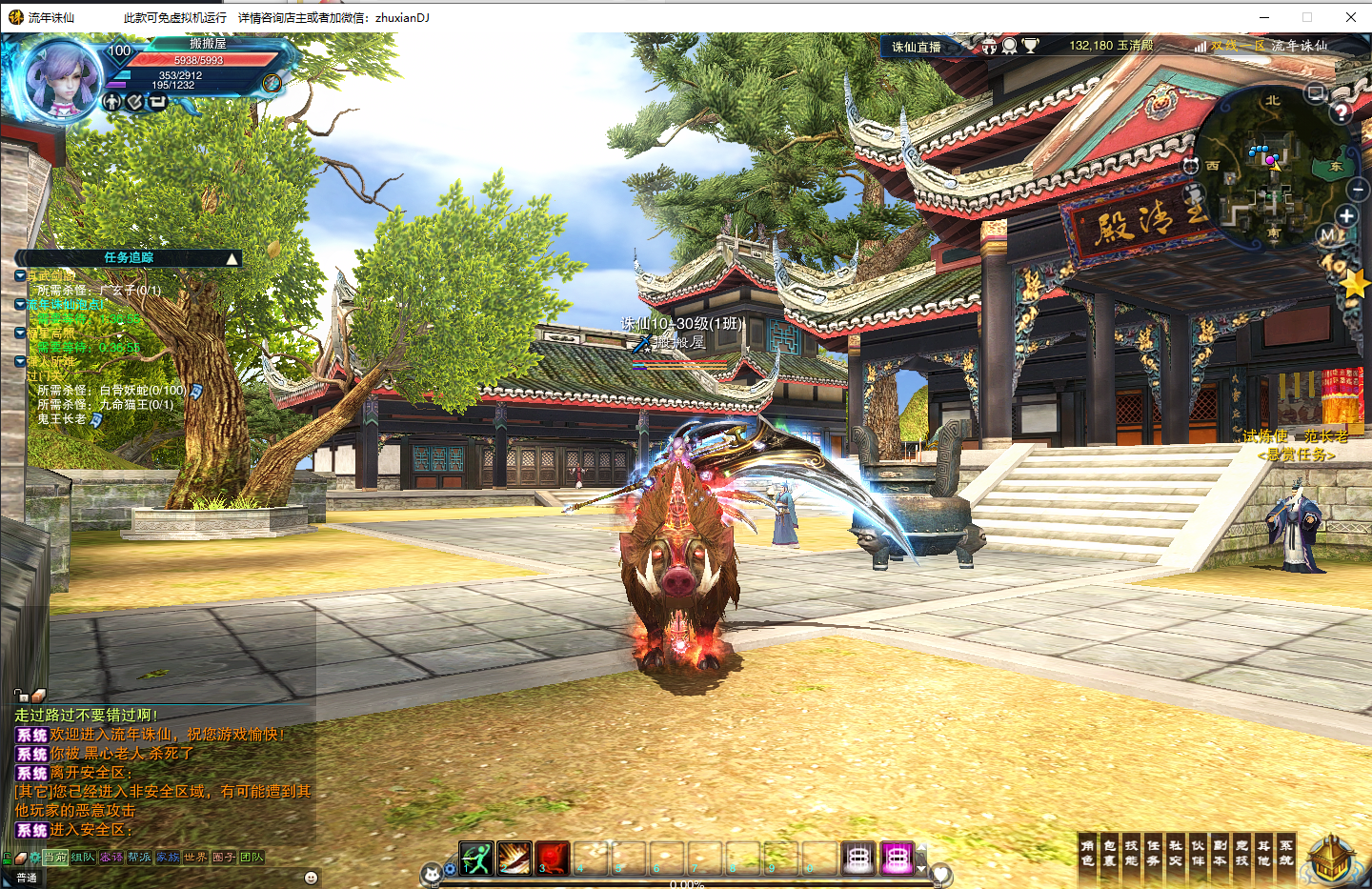Switch chat to the 世界 channel tab
The width and height of the screenshot is (1372, 889).
tap(195, 858)
